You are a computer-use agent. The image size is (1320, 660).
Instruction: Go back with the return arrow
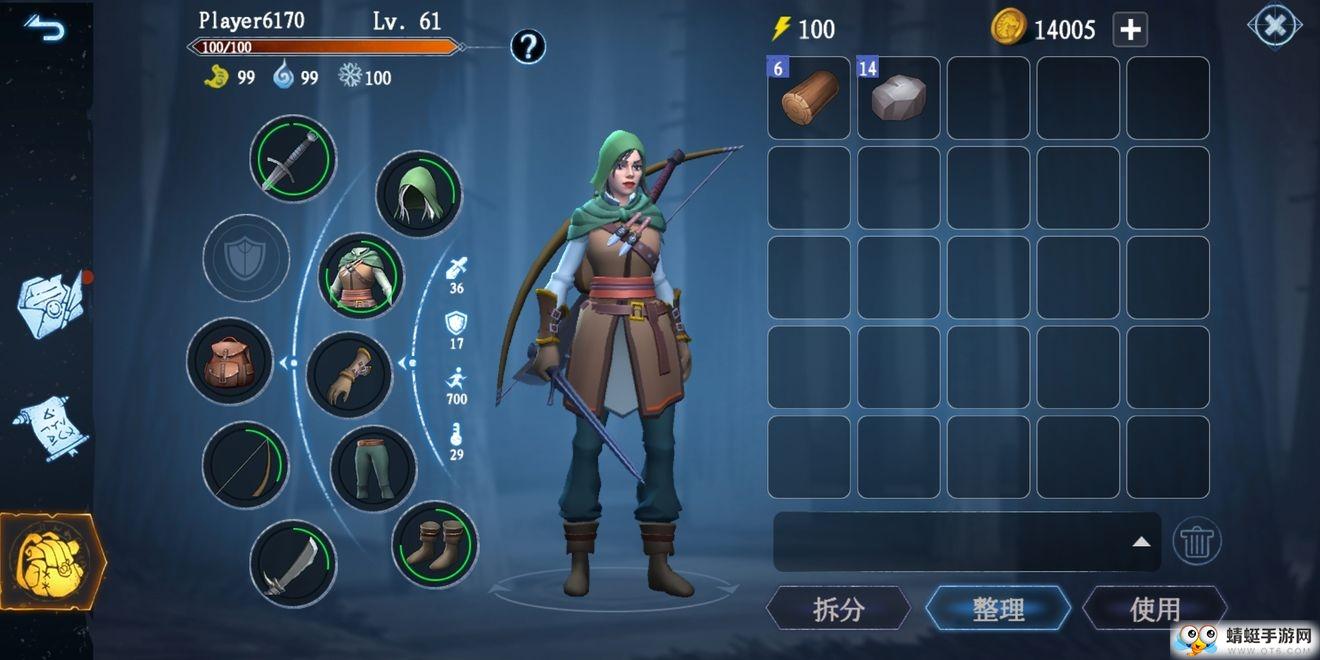tap(44, 28)
